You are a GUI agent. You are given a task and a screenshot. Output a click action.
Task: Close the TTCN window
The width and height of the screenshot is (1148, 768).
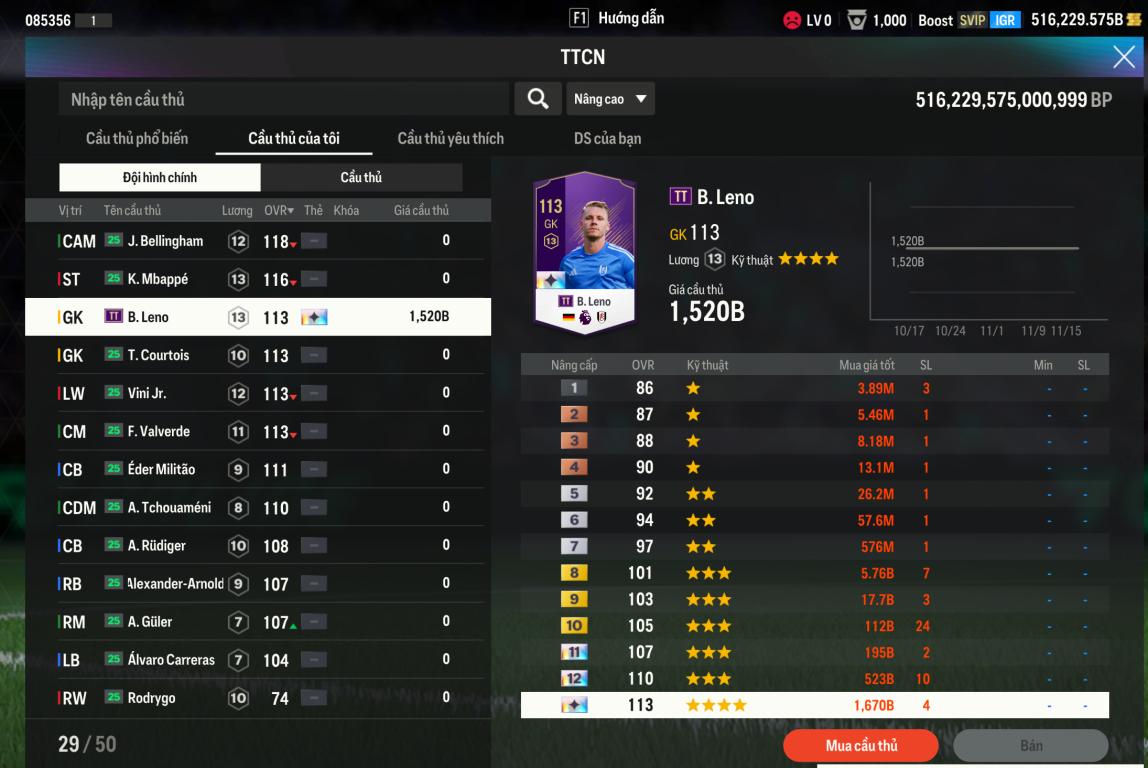(x=1124, y=58)
